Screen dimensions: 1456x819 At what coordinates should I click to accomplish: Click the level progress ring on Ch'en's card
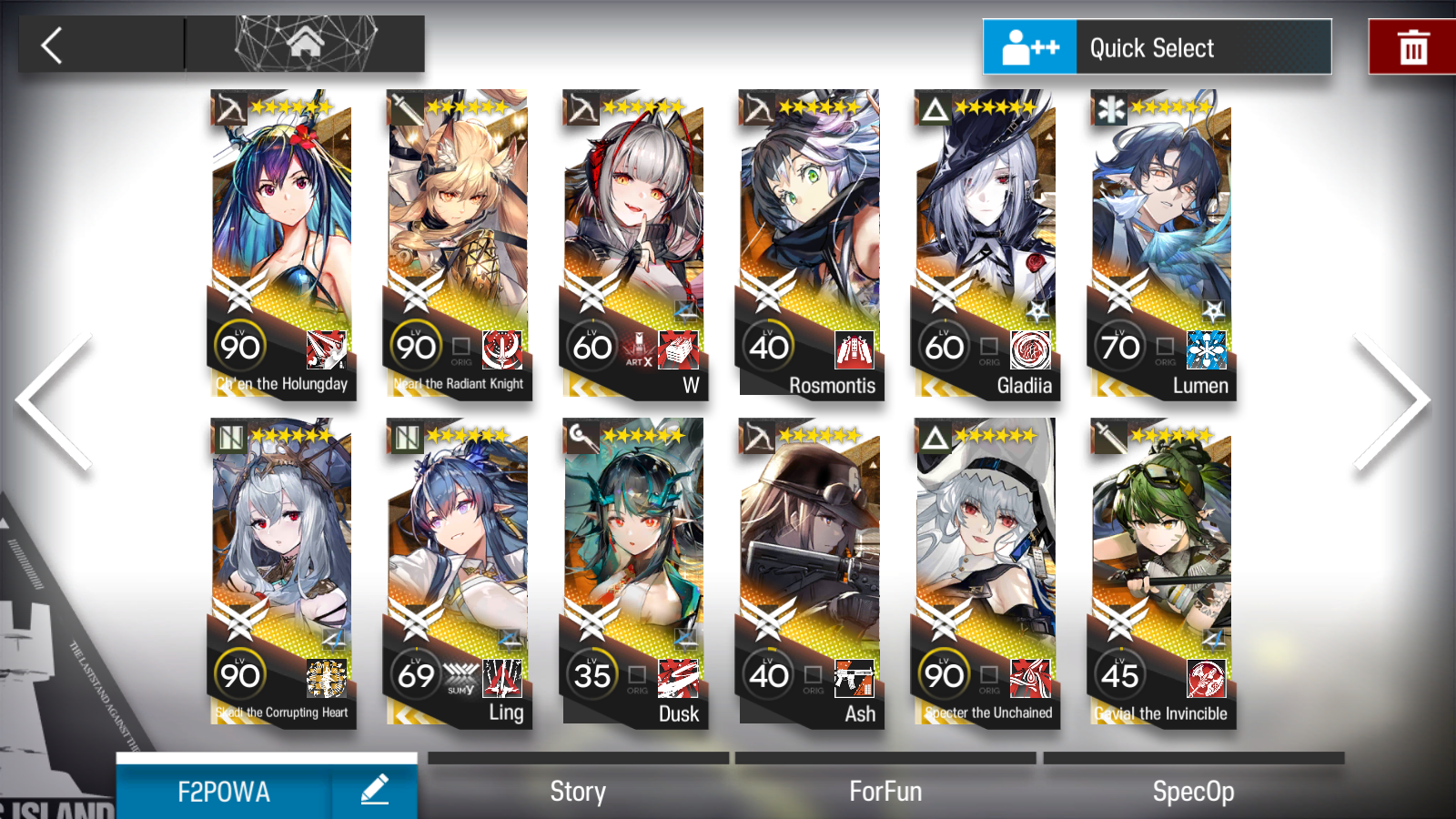(x=239, y=347)
